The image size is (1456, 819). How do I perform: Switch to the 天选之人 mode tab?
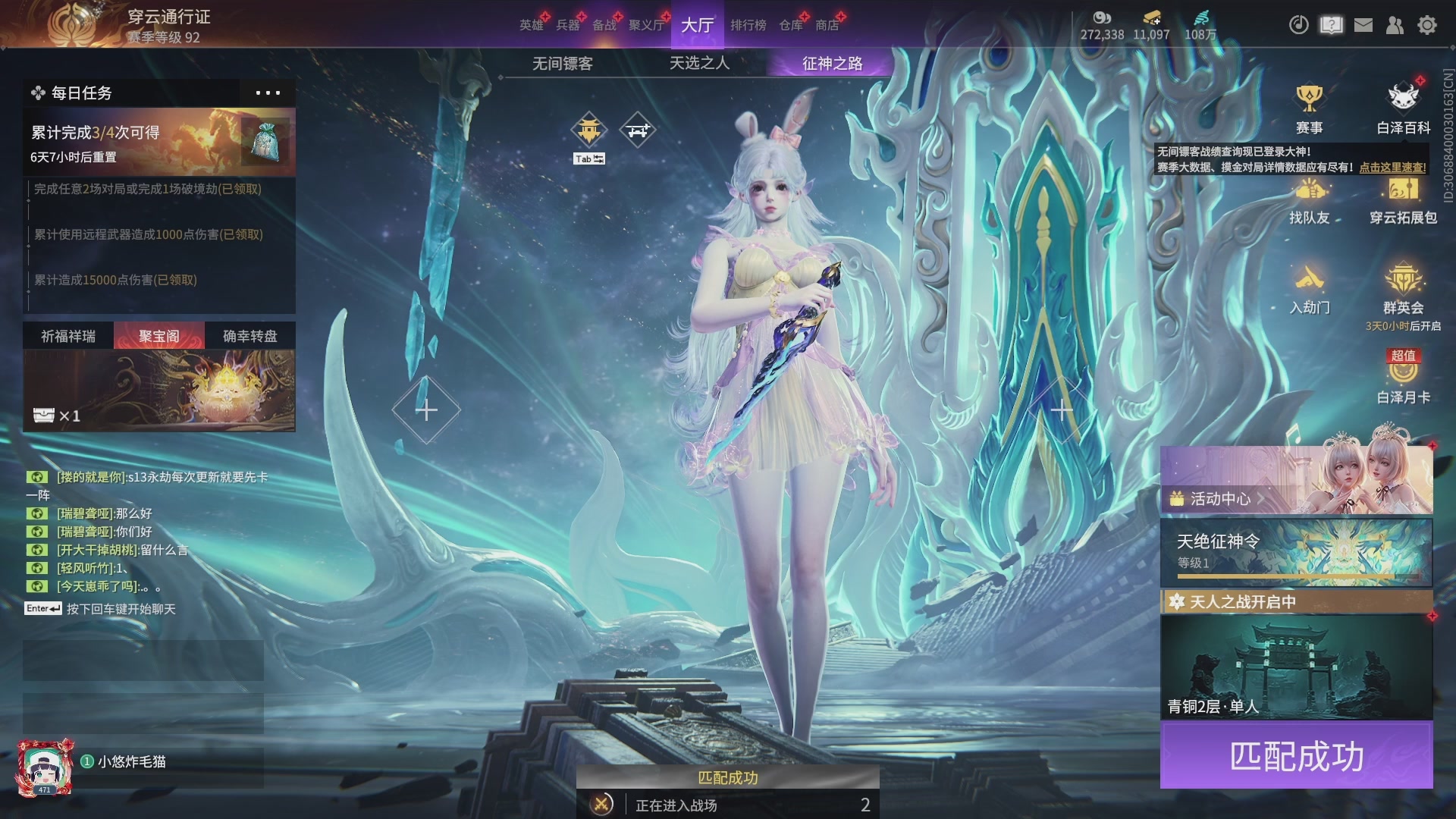pyautogui.click(x=699, y=63)
